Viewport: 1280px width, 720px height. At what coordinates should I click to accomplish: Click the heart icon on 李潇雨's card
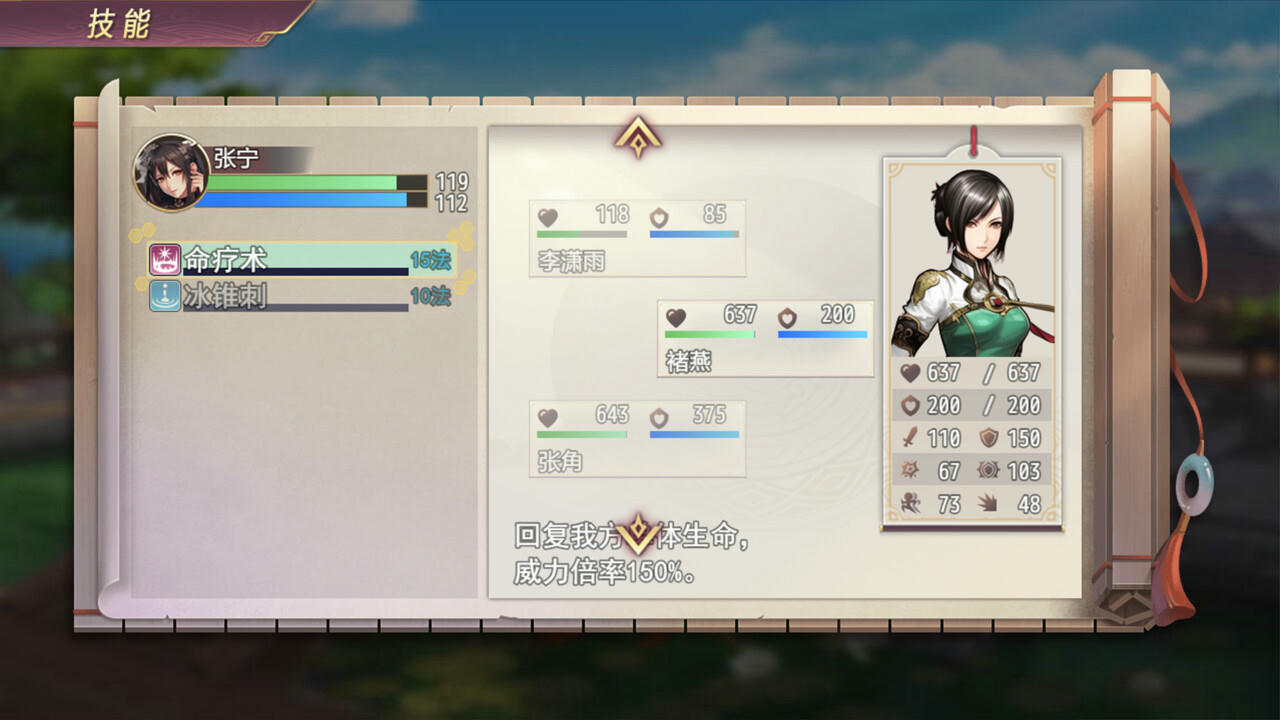[549, 215]
